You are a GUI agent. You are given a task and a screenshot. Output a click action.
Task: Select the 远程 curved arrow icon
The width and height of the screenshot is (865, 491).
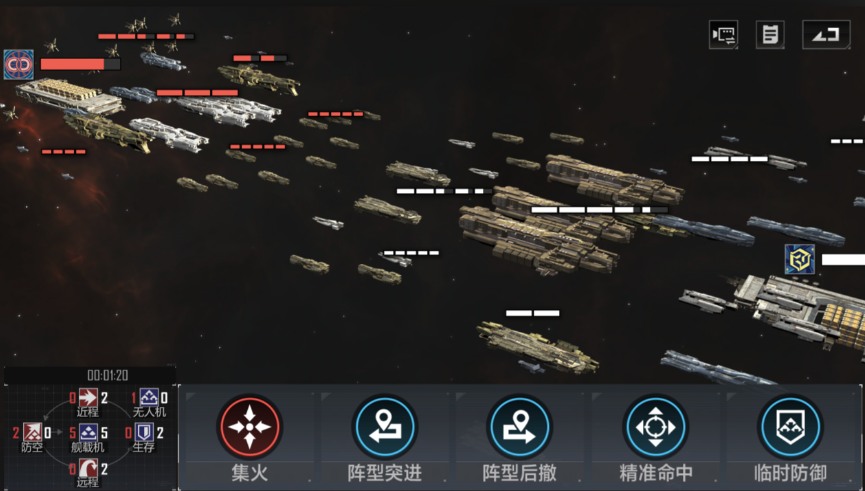pyautogui.click(x=88, y=468)
